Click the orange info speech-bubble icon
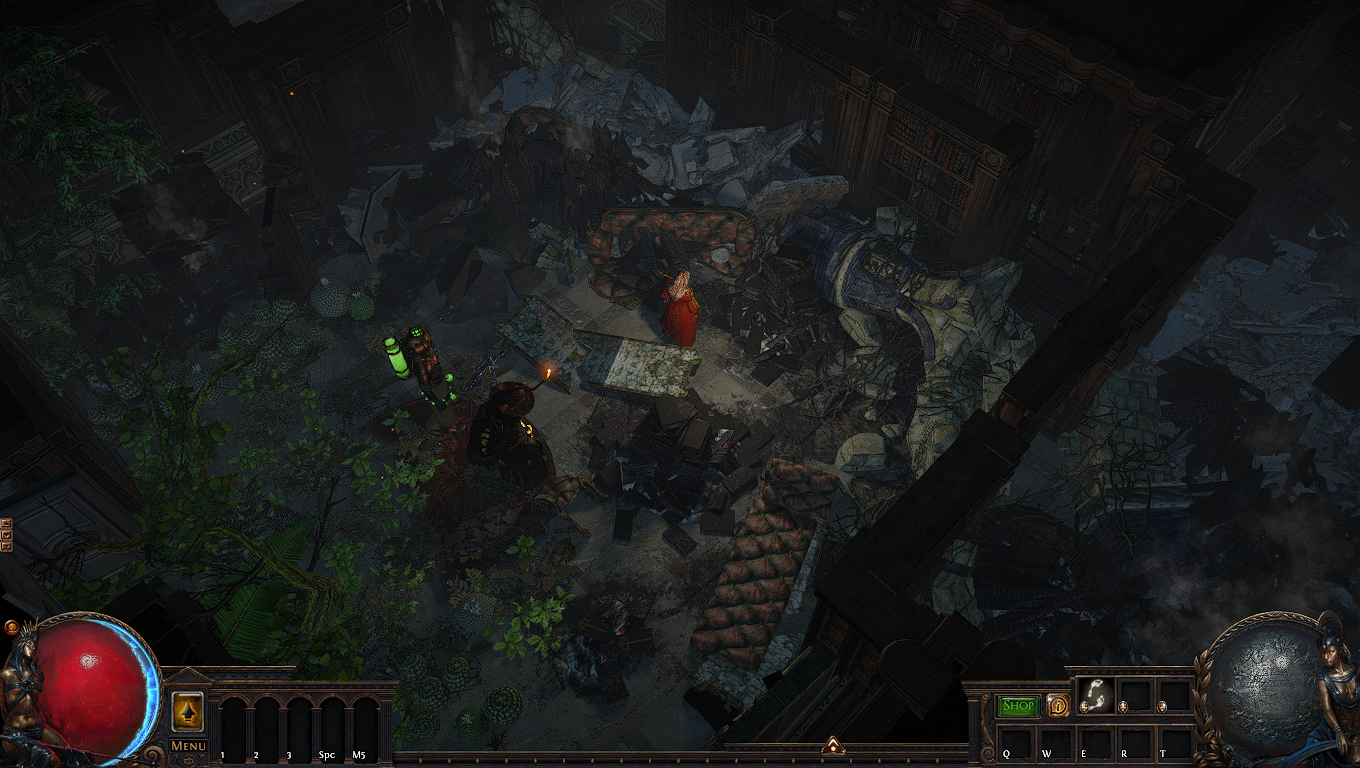 (1058, 705)
